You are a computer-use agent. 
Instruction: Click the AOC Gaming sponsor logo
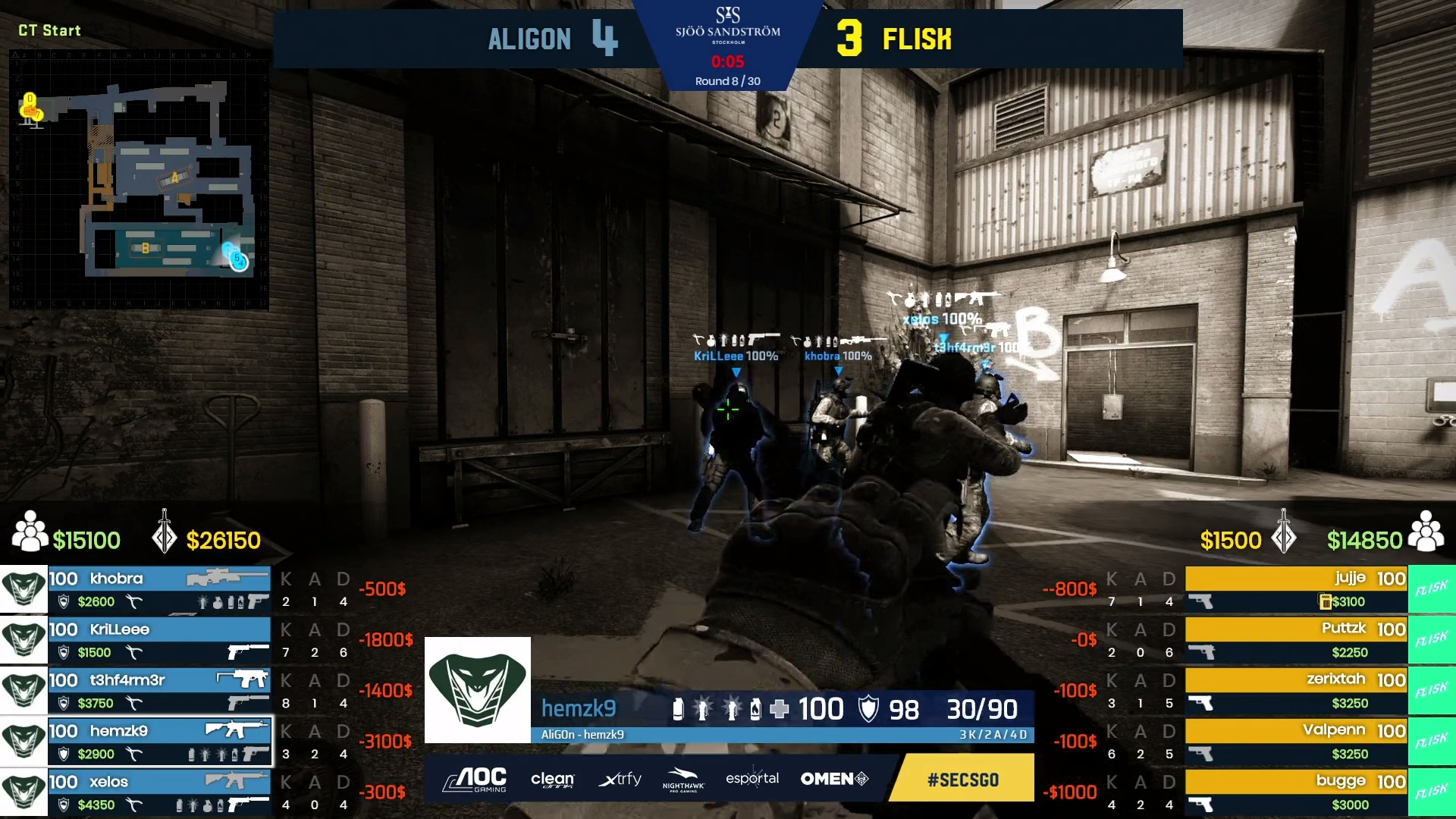[475, 779]
